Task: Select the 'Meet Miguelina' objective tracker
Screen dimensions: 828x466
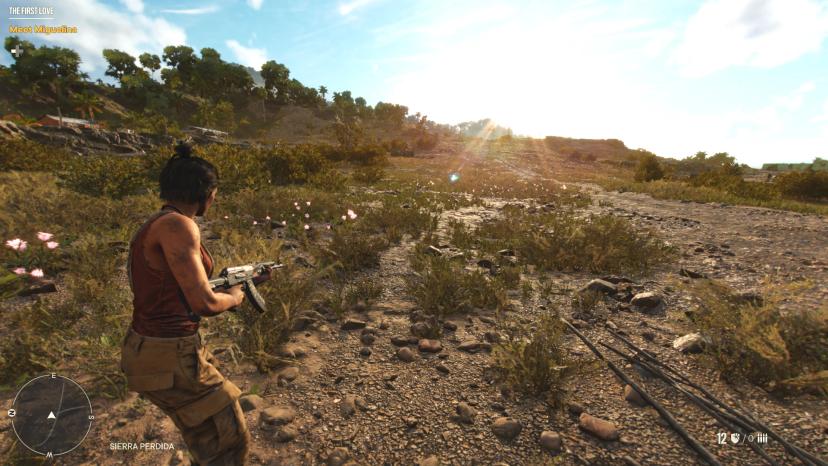Action: click(43, 29)
